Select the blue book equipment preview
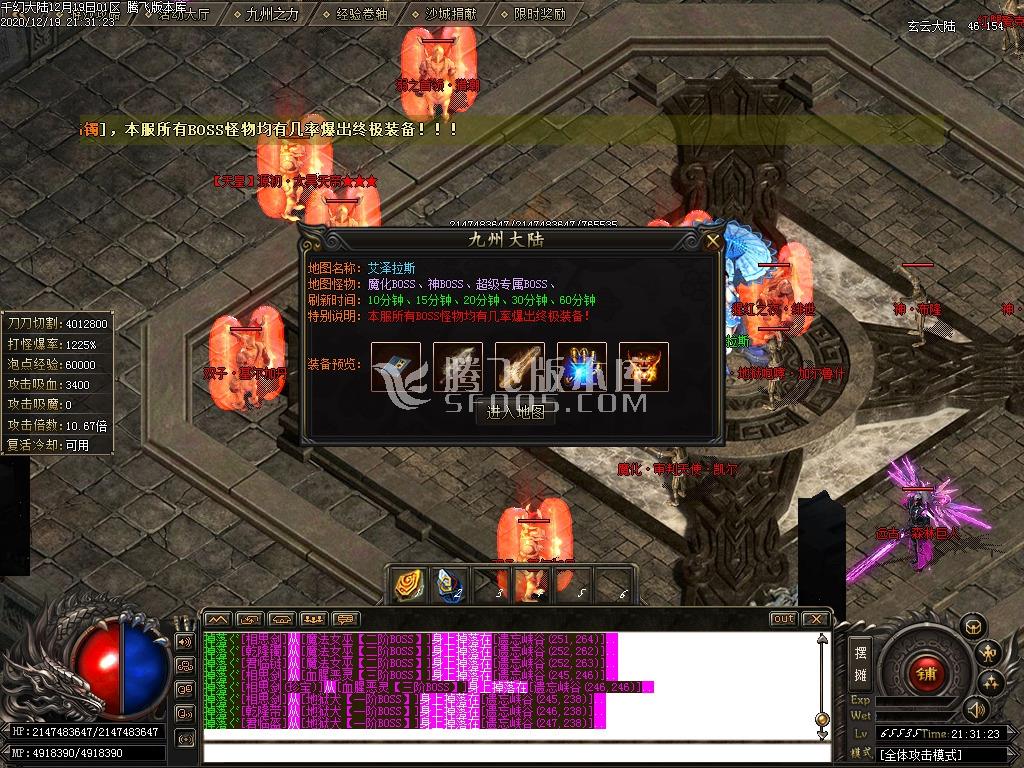 click(395, 366)
